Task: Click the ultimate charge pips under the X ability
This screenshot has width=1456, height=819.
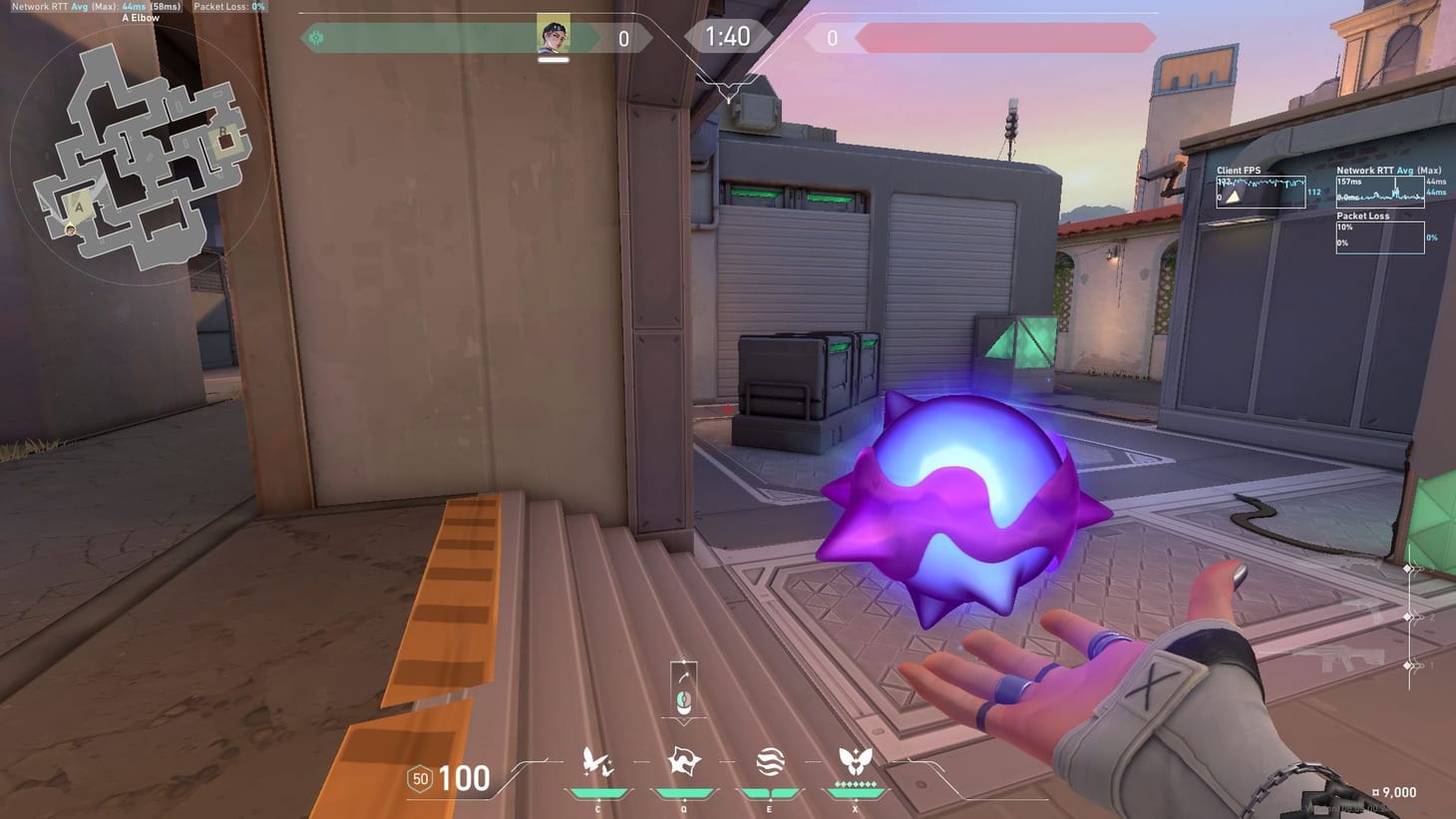Action: (854, 785)
